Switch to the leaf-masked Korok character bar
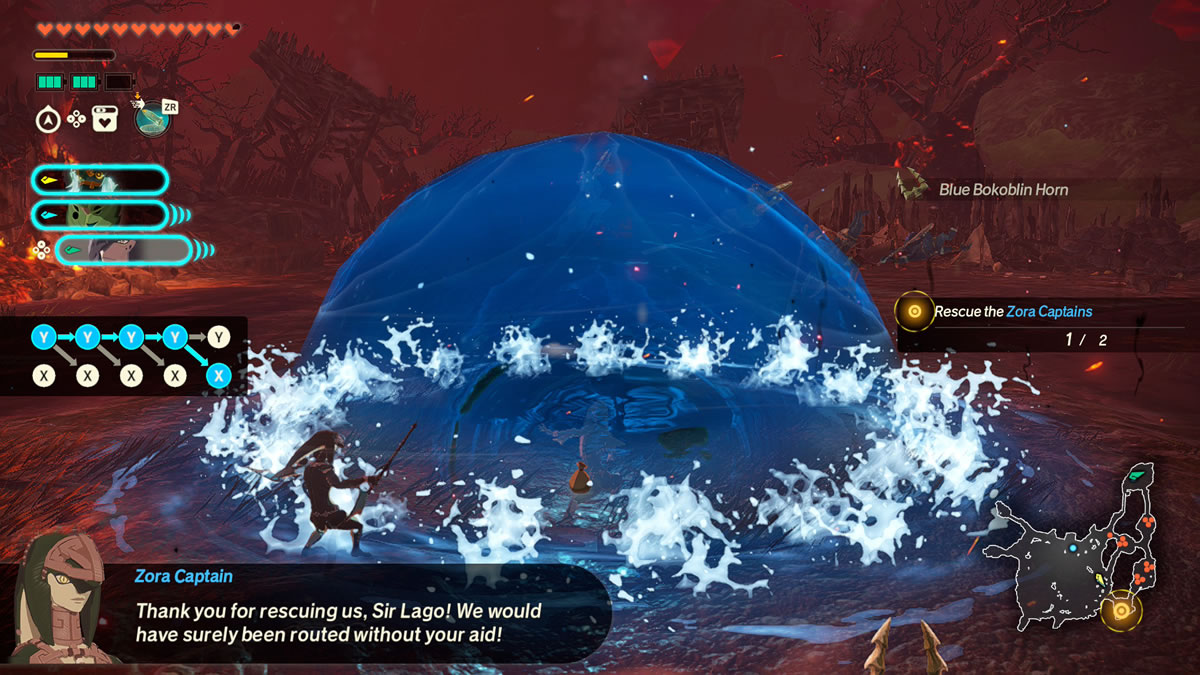1200x675 pixels. [x=99, y=215]
